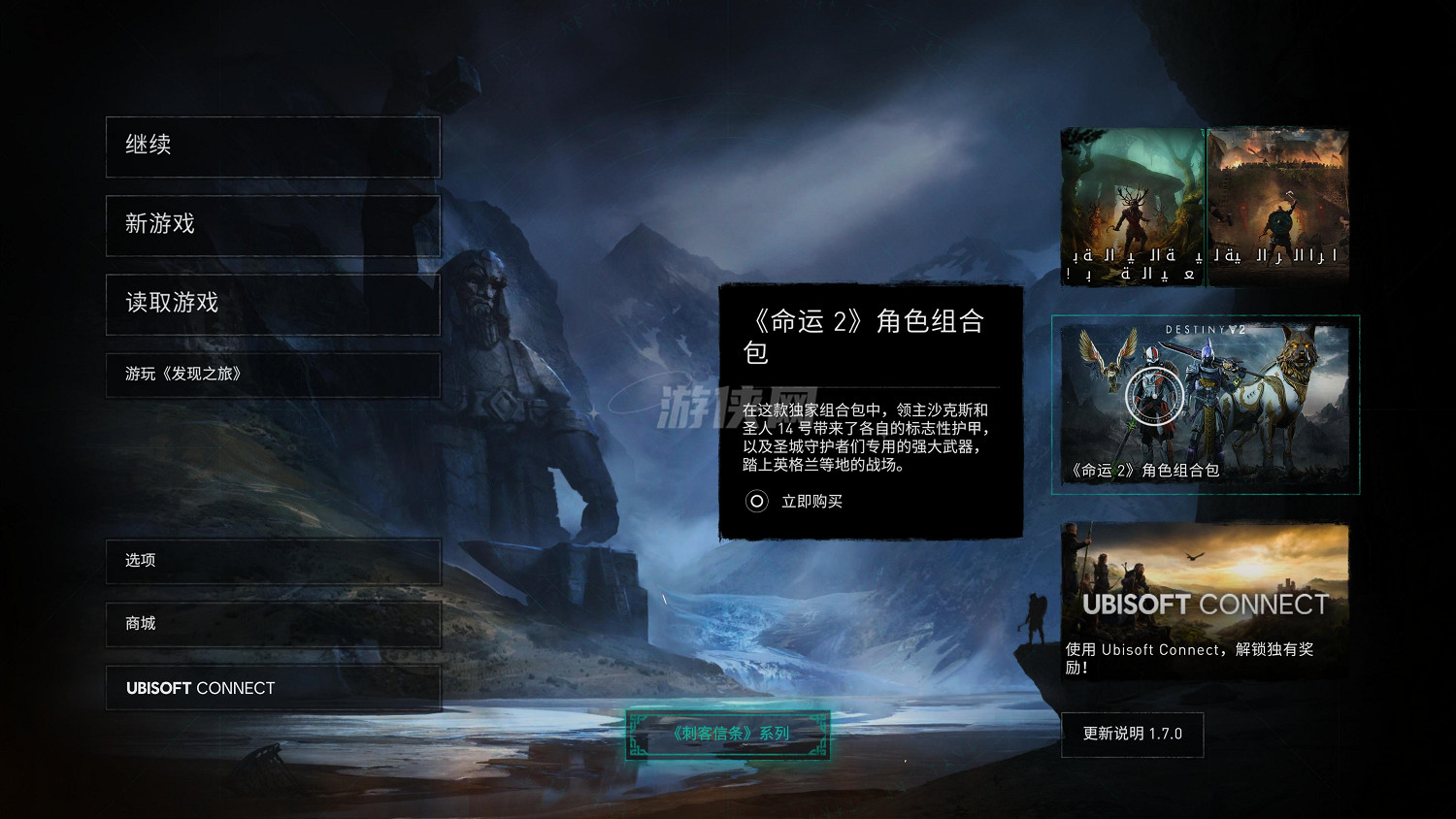Open the 选项 settings menu
Viewport: 1456px width, 819px height.
click(272, 561)
